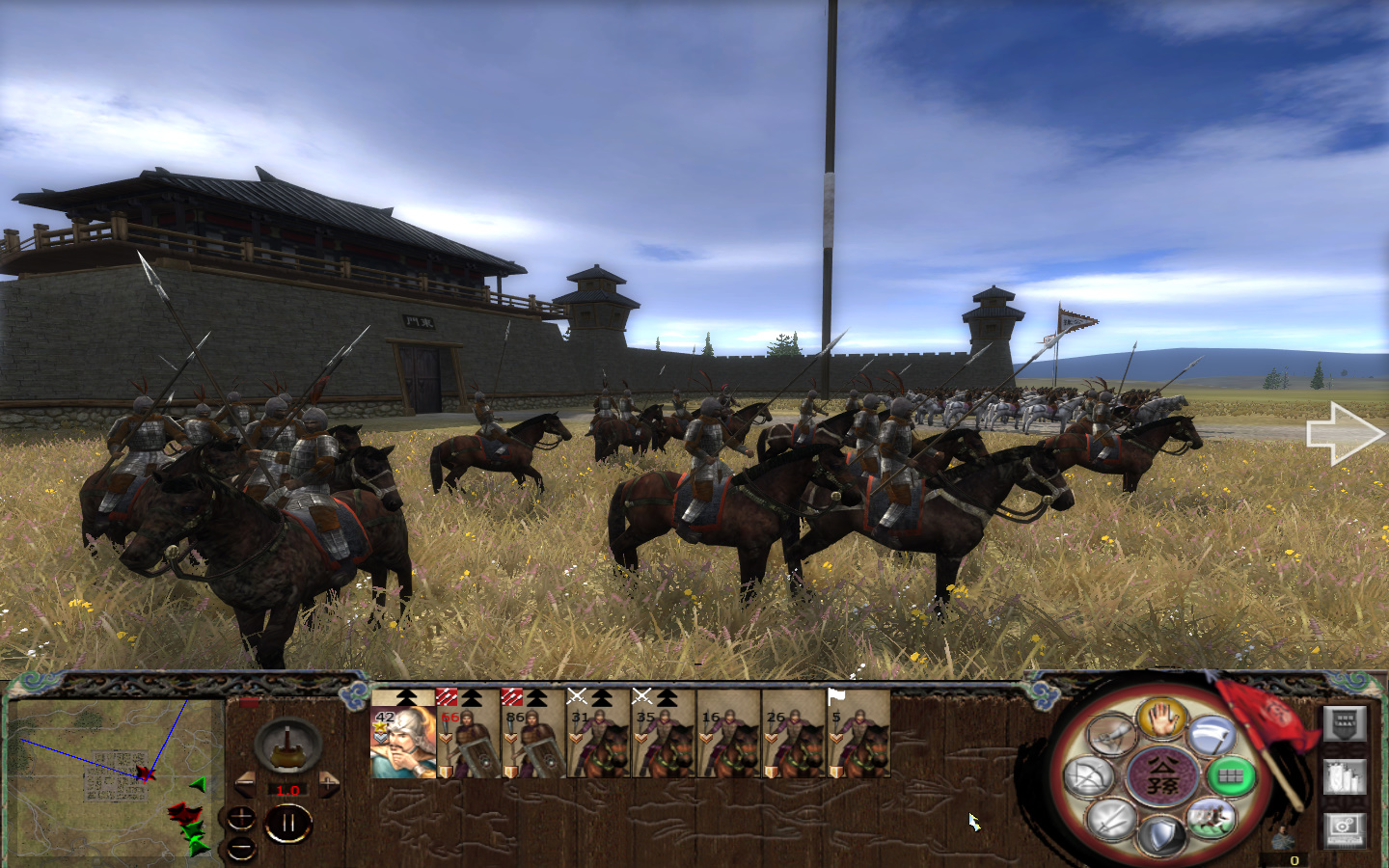Zoom out the minimap with the minus button
Screen dimensions: 1389x868
(x=242, y=849)
